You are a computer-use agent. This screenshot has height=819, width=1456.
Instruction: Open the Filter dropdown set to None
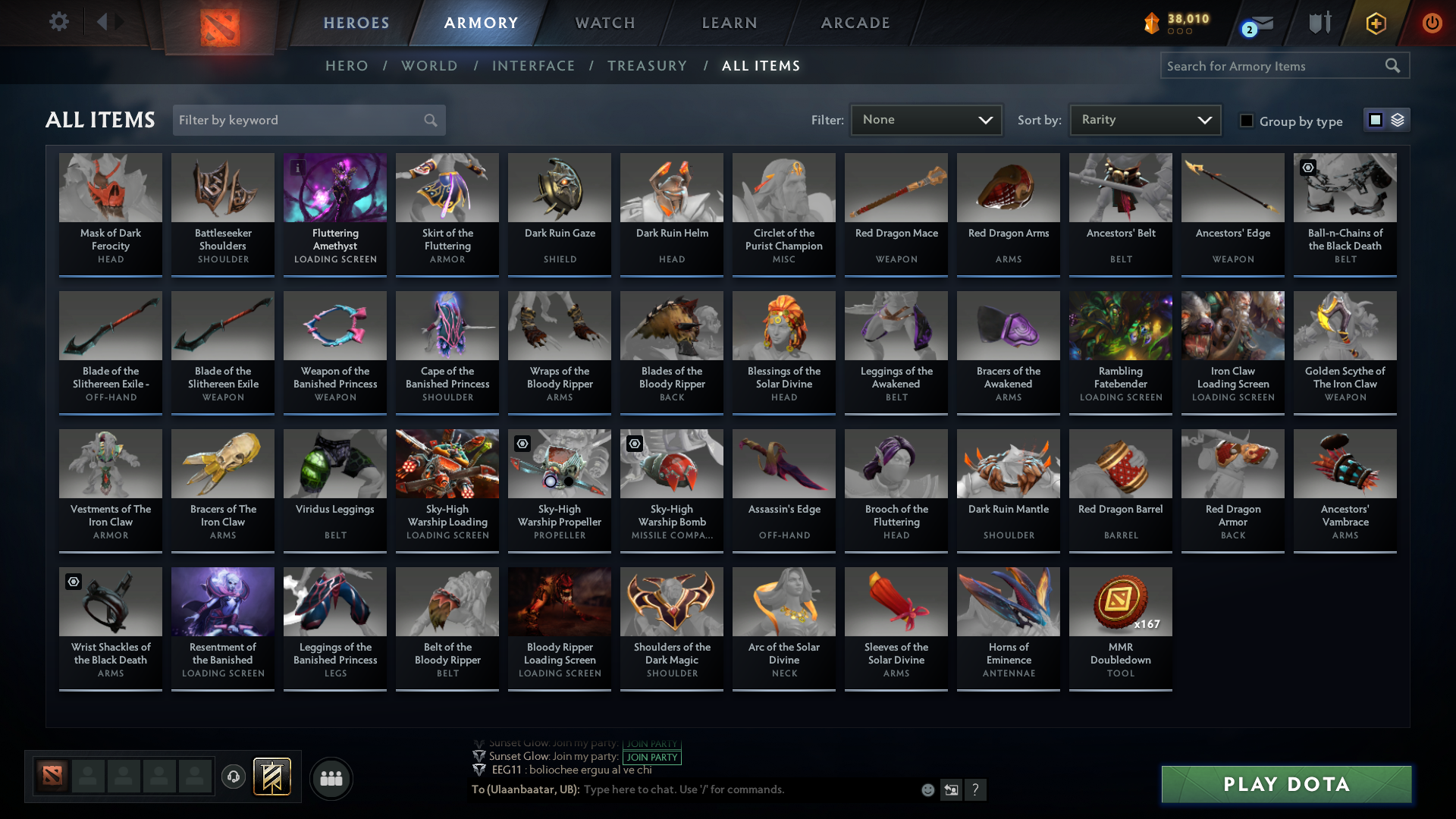[x=926, y=119]
